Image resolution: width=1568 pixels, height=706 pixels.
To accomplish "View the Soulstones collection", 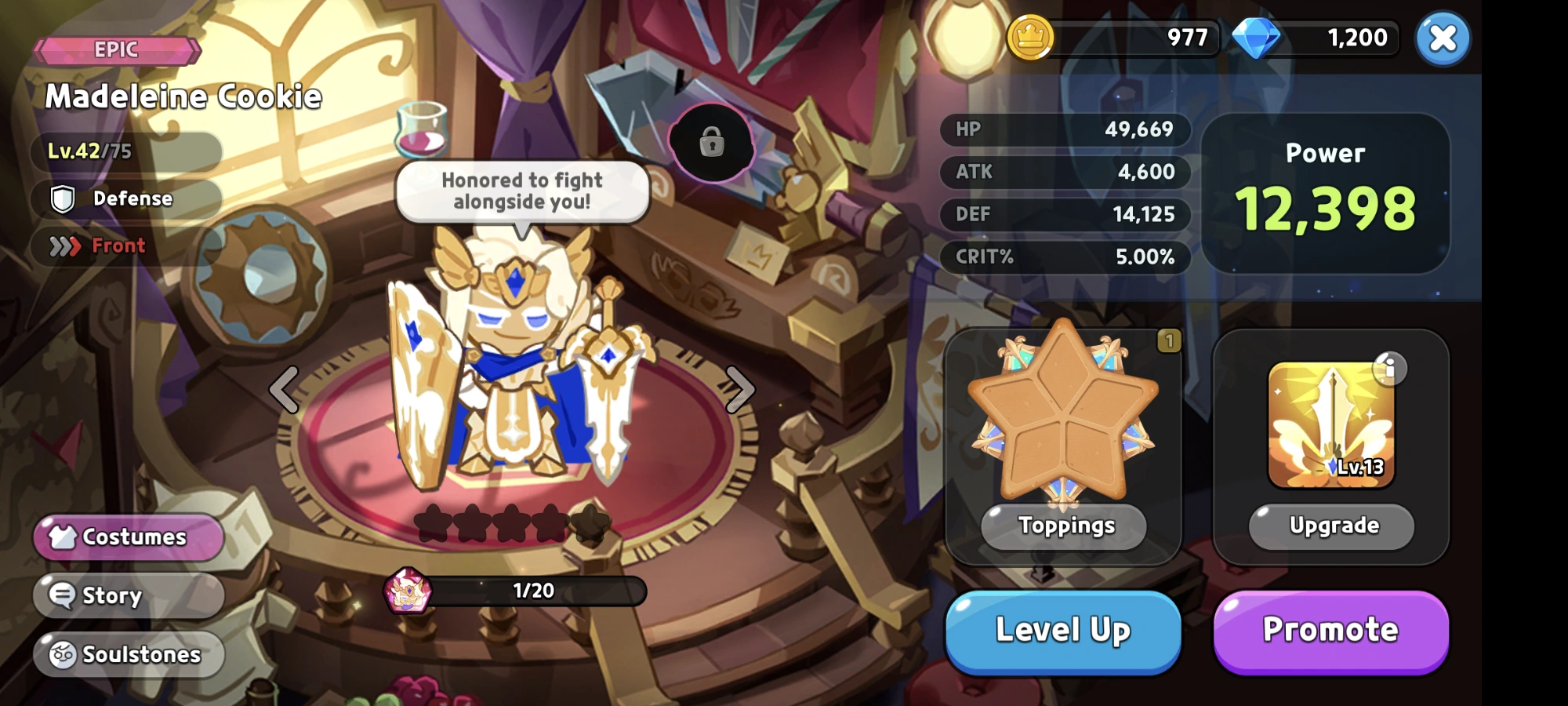I will (x=128, y=654).
